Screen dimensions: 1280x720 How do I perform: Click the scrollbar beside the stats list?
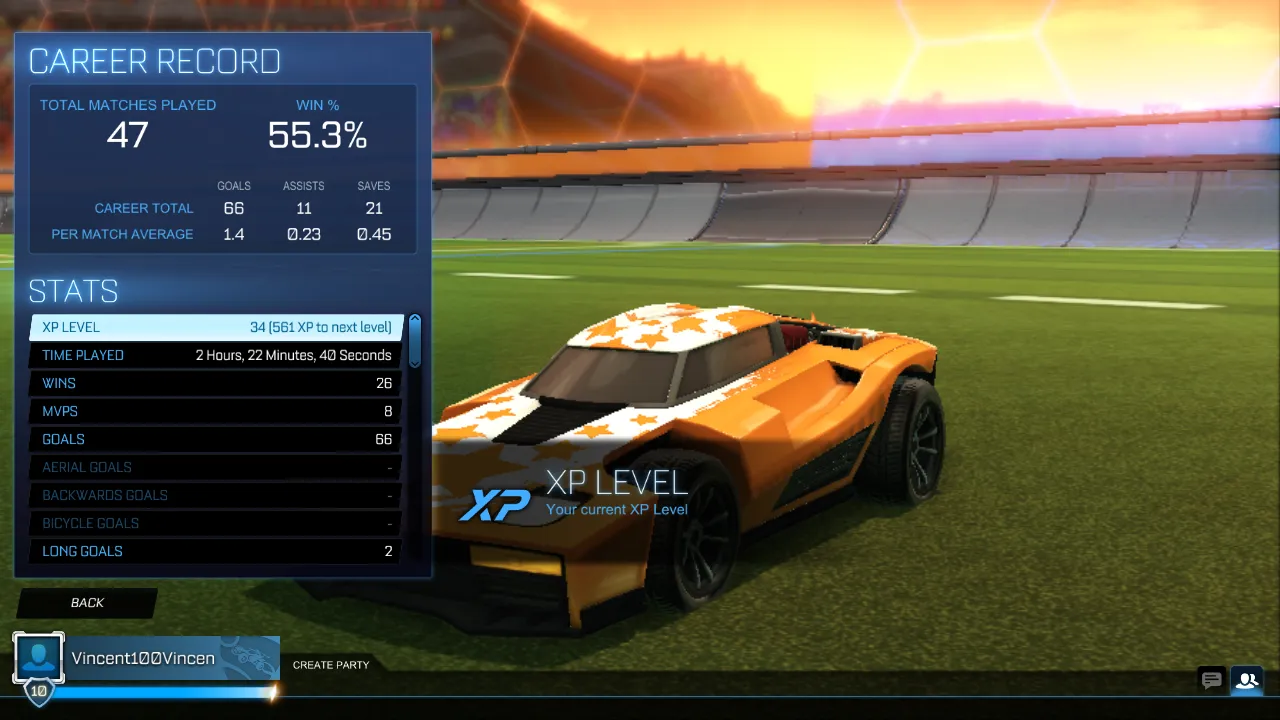(x=413, y=340)
